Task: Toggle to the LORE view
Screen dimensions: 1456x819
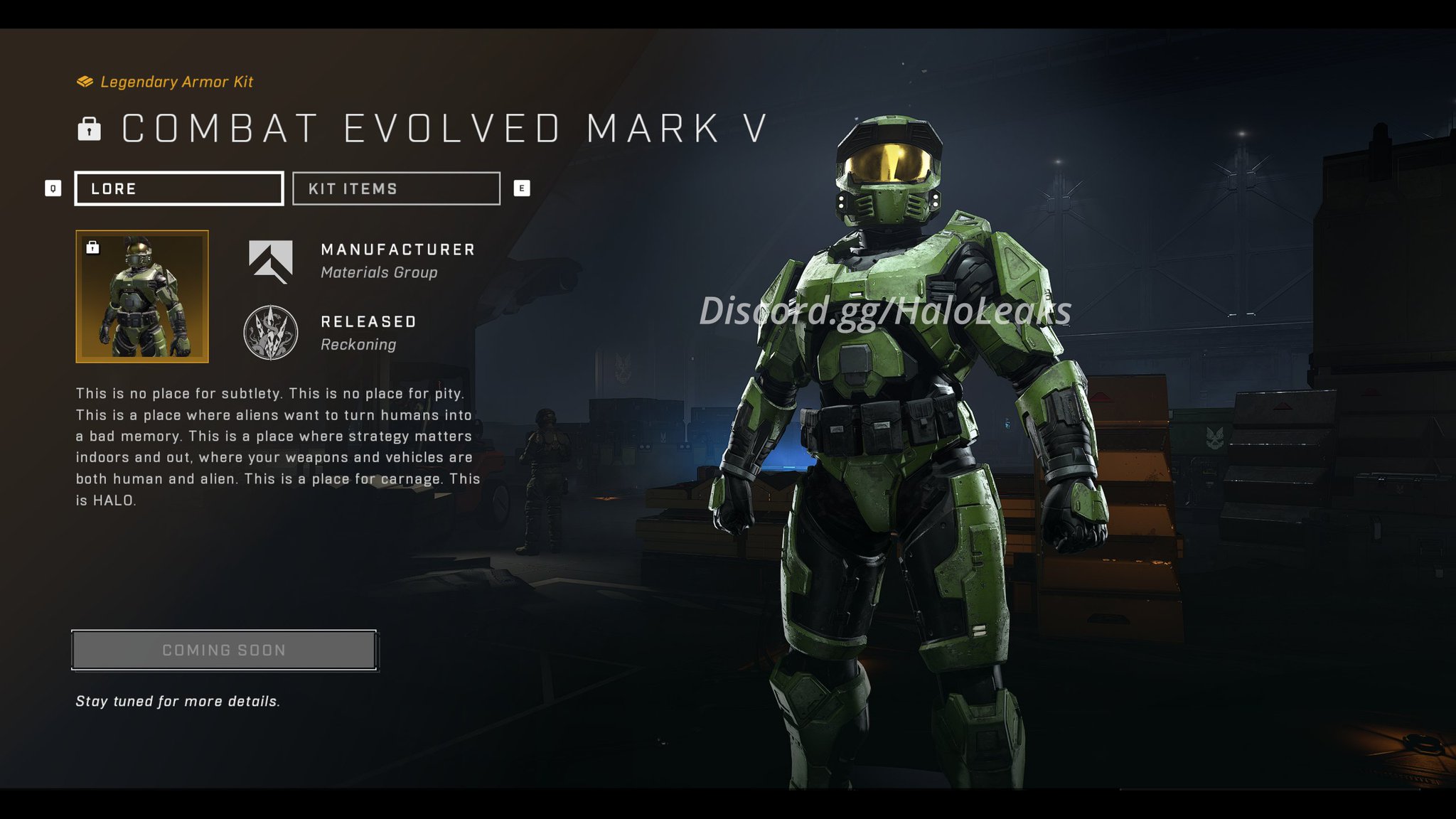Action: pyautogui.click(x=178, y=188)
